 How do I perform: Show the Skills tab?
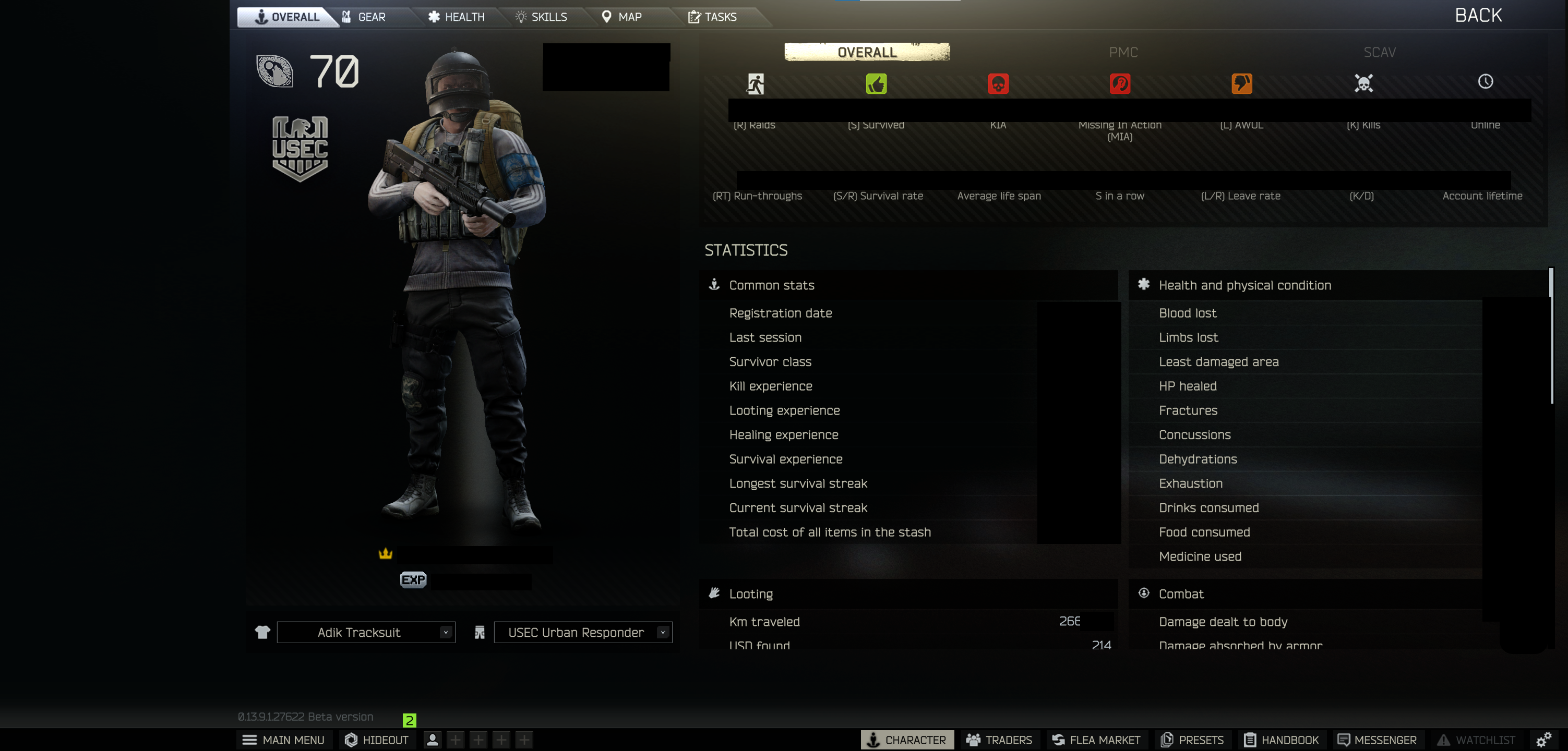pos(541,17)
